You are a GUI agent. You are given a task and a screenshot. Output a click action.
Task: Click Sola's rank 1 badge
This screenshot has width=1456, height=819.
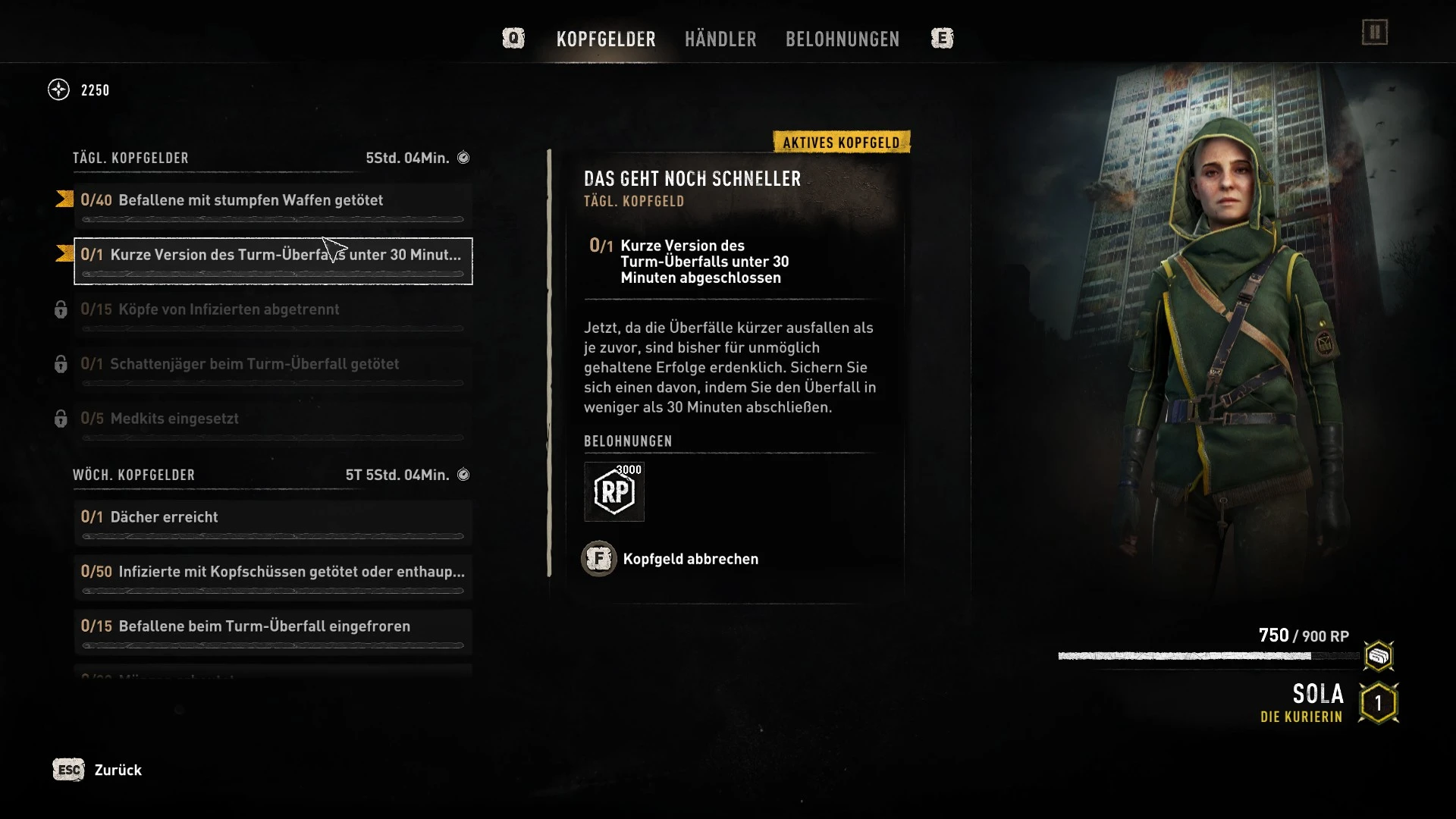point(1378,703)
